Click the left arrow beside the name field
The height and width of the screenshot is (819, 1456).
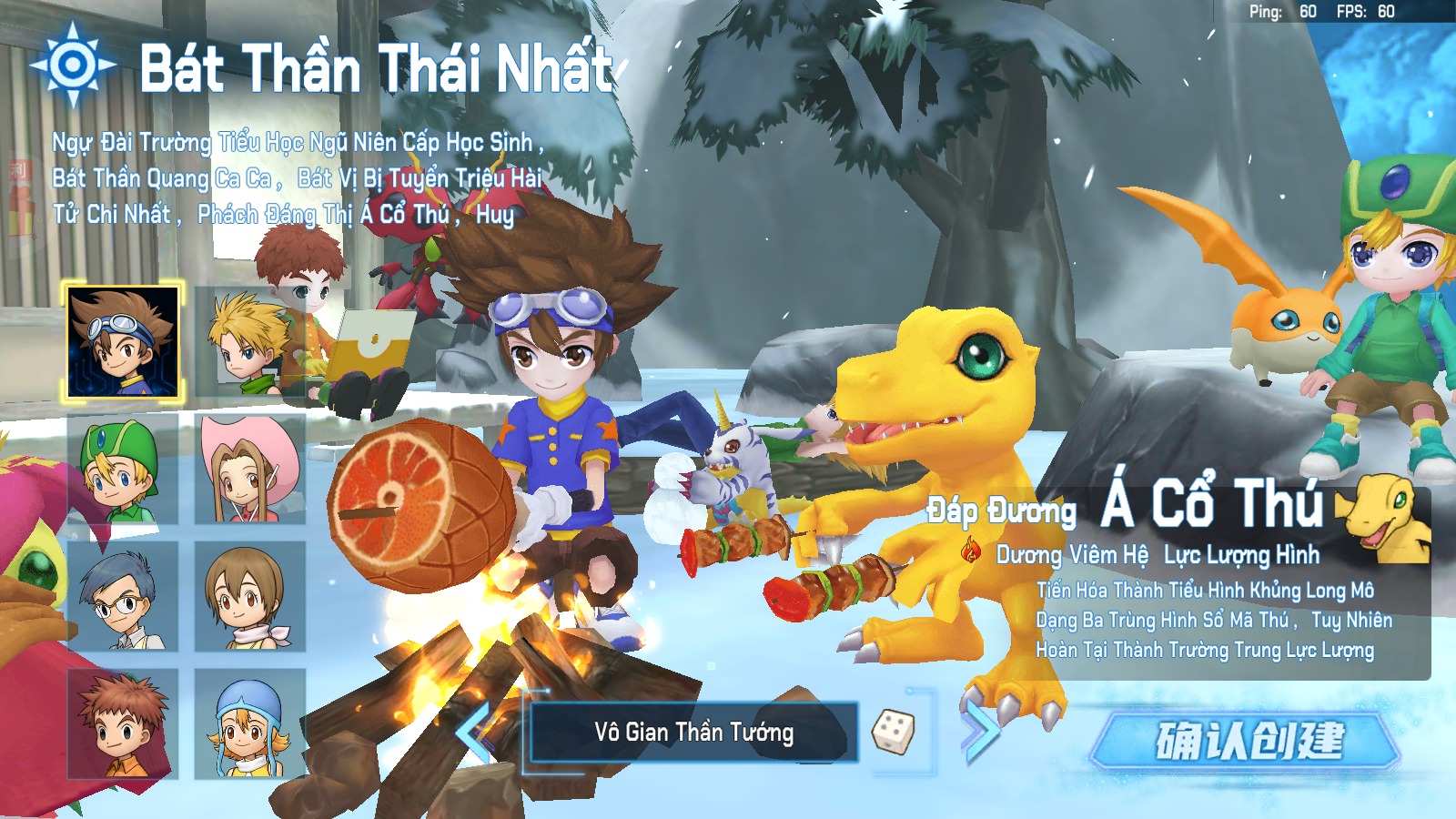[x=475, y=731]
